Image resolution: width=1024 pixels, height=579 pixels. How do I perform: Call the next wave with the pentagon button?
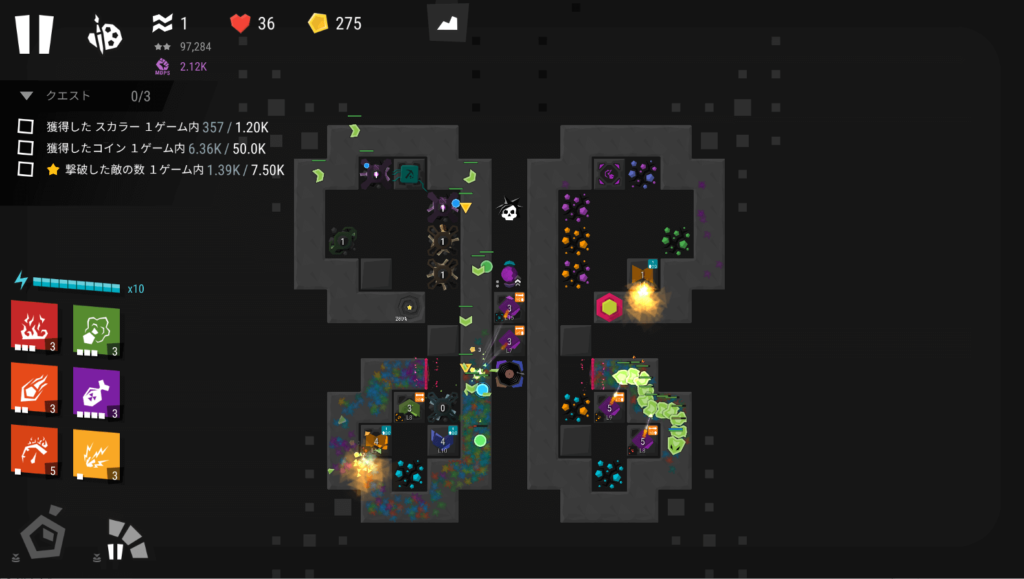point(44,537)
